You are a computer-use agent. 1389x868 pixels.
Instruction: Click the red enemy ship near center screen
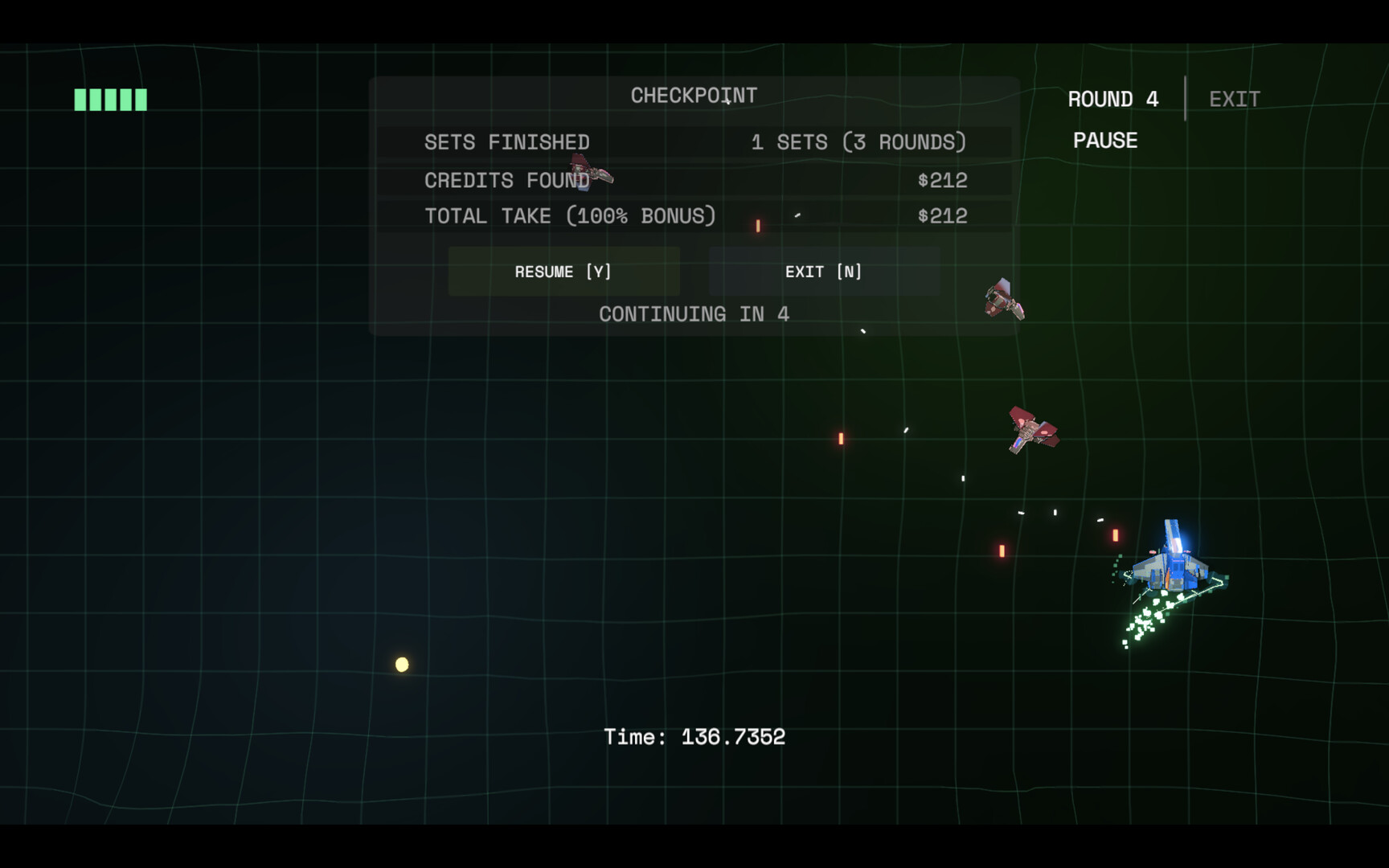click(x=1031, y=432)
